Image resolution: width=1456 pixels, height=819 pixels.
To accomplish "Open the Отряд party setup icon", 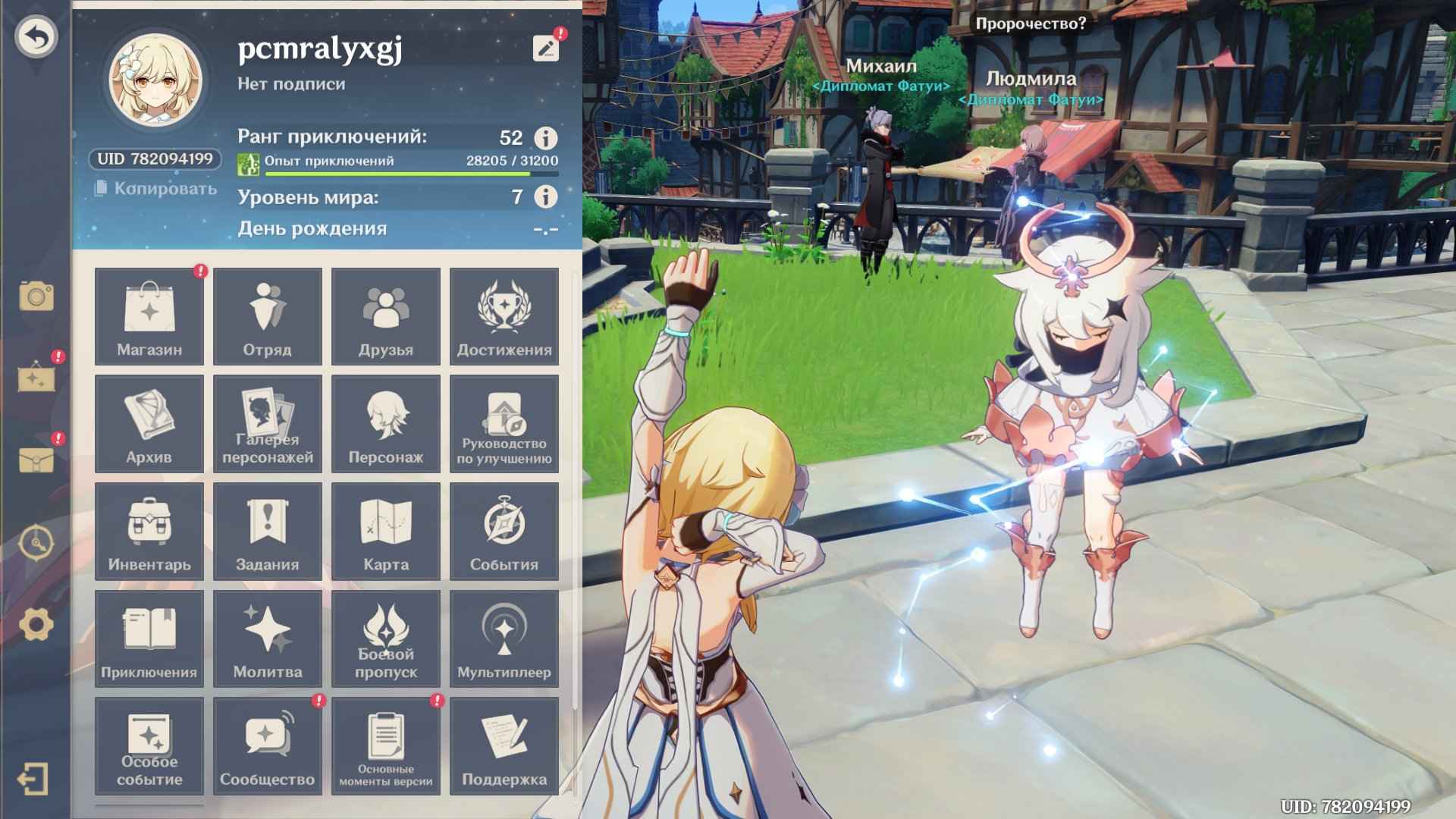I will 267,316.
